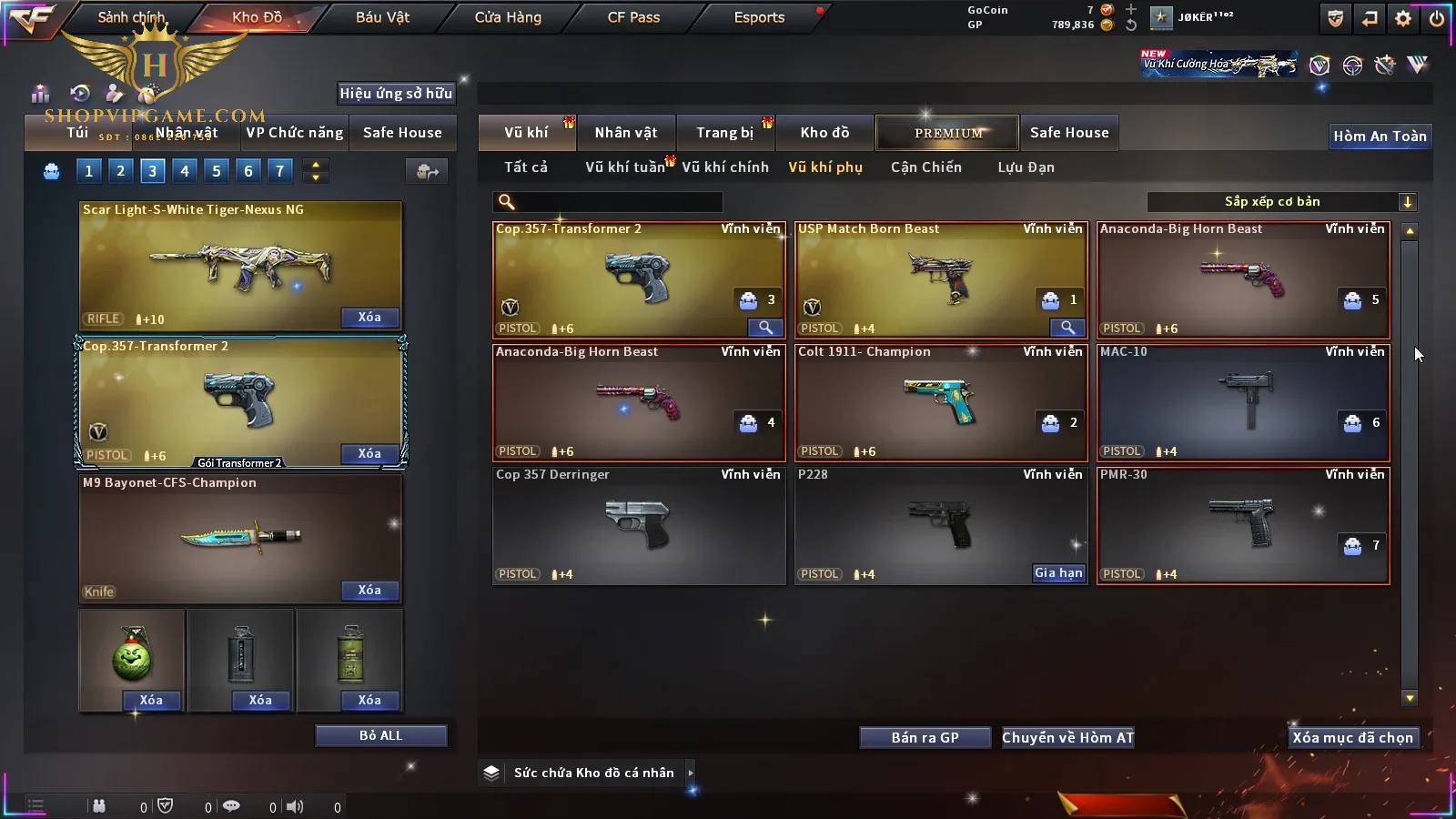Choose the Cận Chiến weapon filter

pos(925,167)
